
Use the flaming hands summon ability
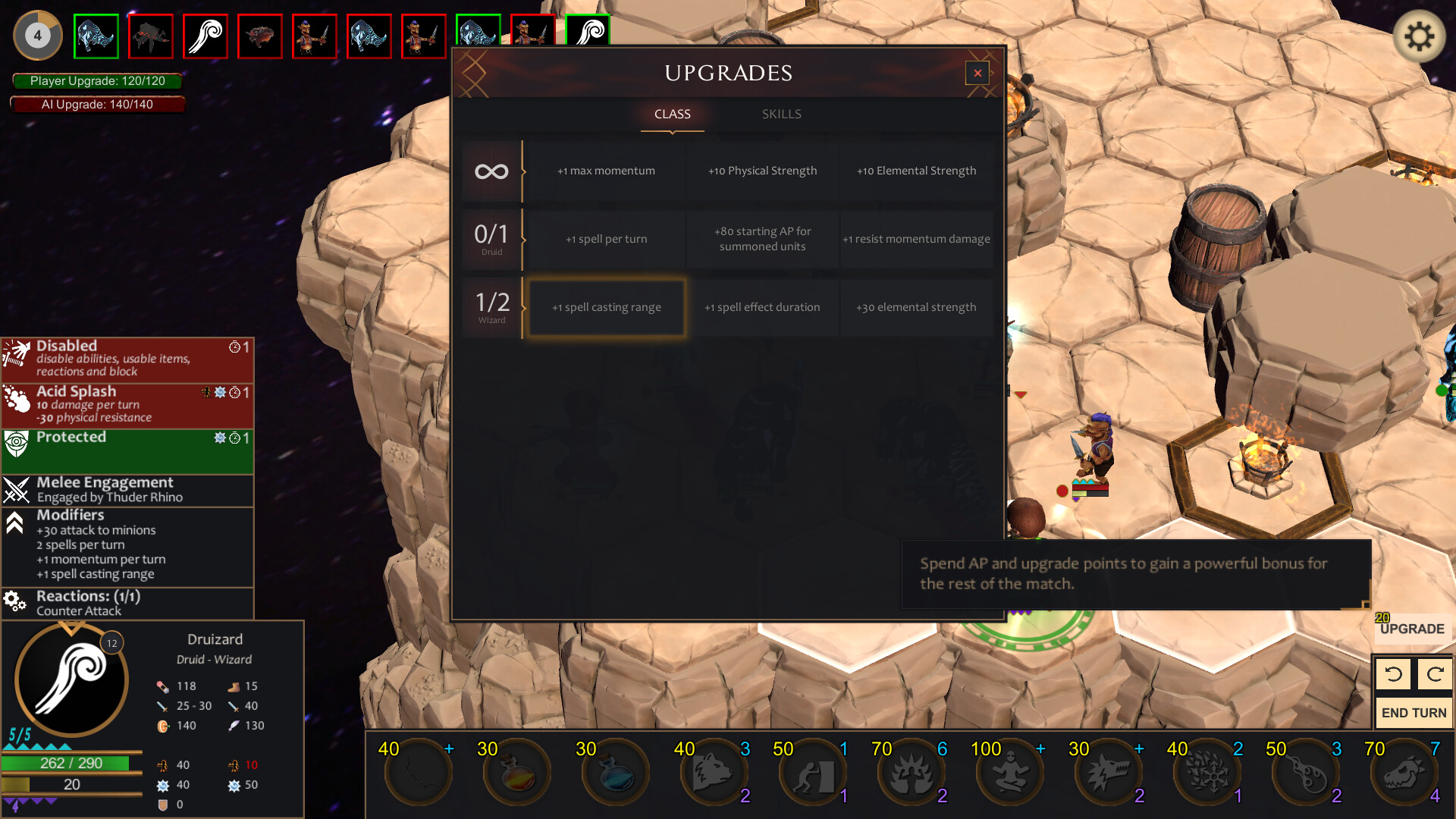[x=912, y=771]
